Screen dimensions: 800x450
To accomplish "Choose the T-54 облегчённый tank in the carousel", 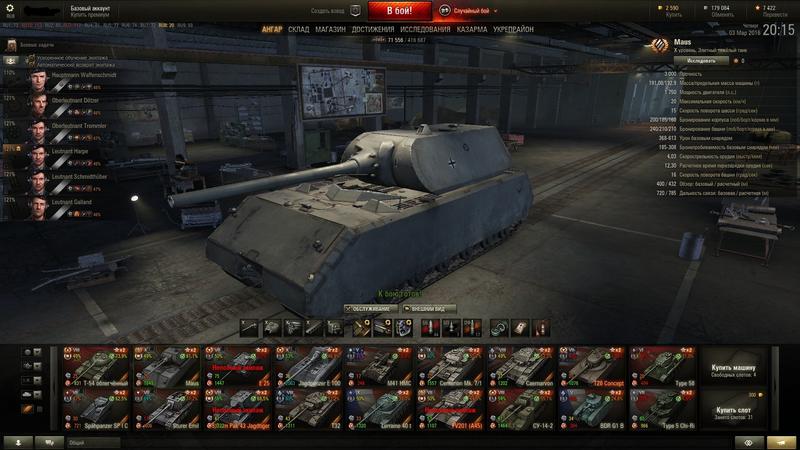I will point(100,367).
